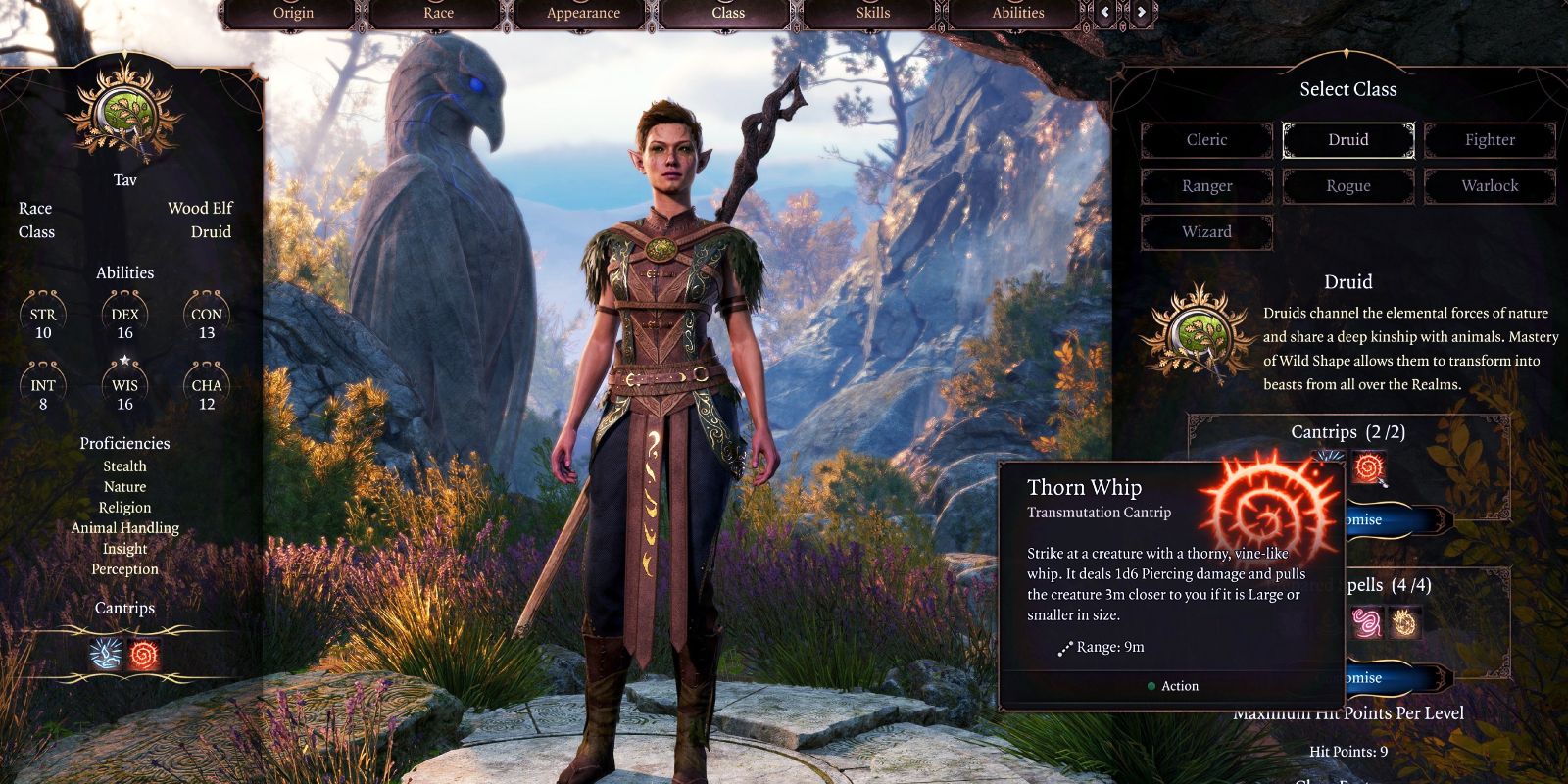Select the Class tab
Image resolution: width=1568 pixels, height=784 pixels.
(x=728, y=13)
